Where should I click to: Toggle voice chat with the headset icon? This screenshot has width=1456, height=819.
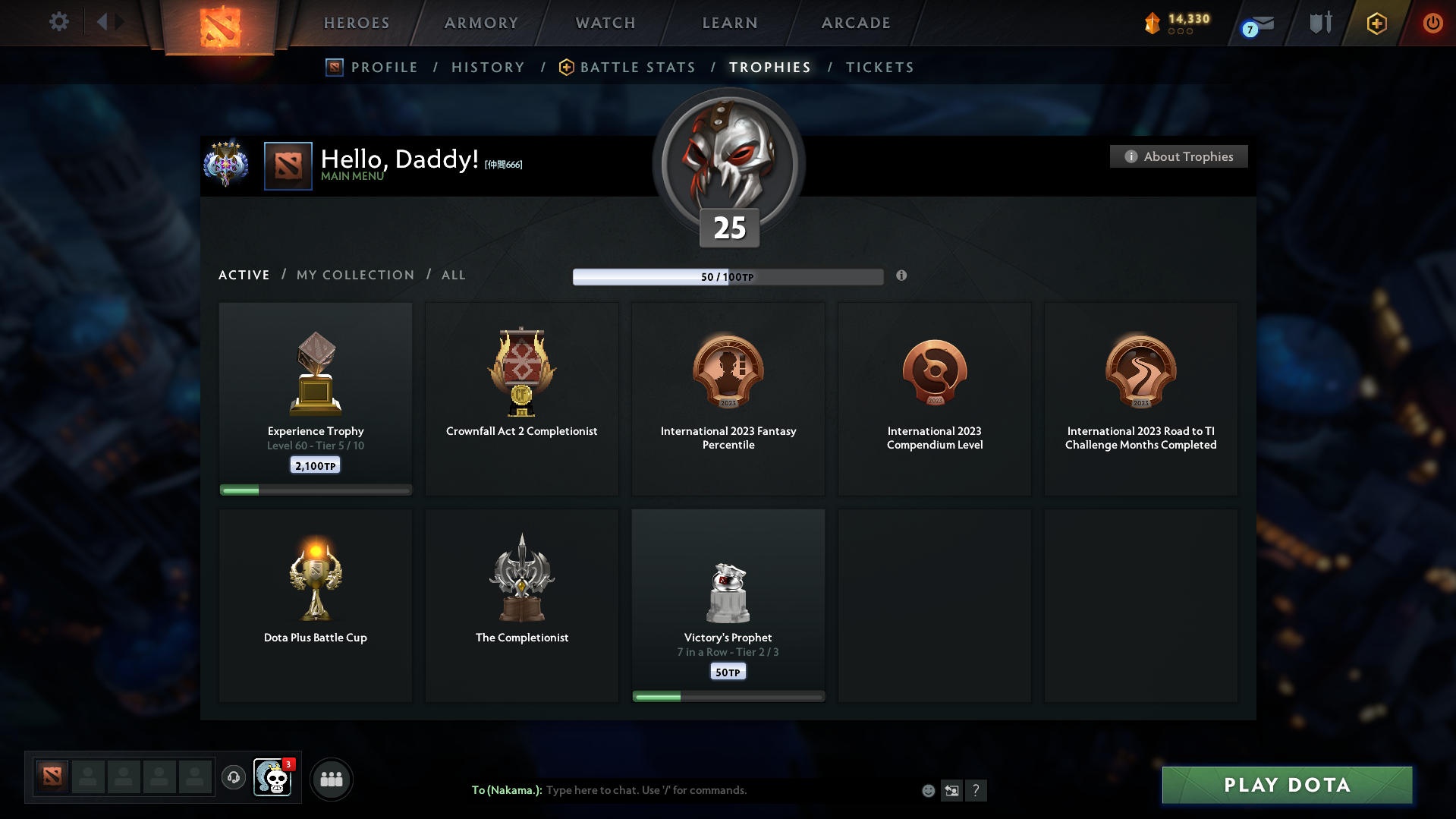pyautogui.click(x=234, y=778)
